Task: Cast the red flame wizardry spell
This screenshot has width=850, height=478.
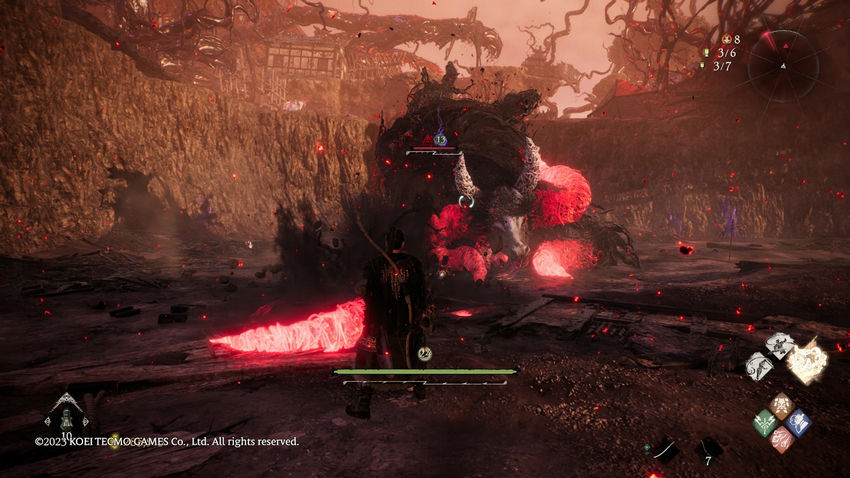Action: [781, 439]
